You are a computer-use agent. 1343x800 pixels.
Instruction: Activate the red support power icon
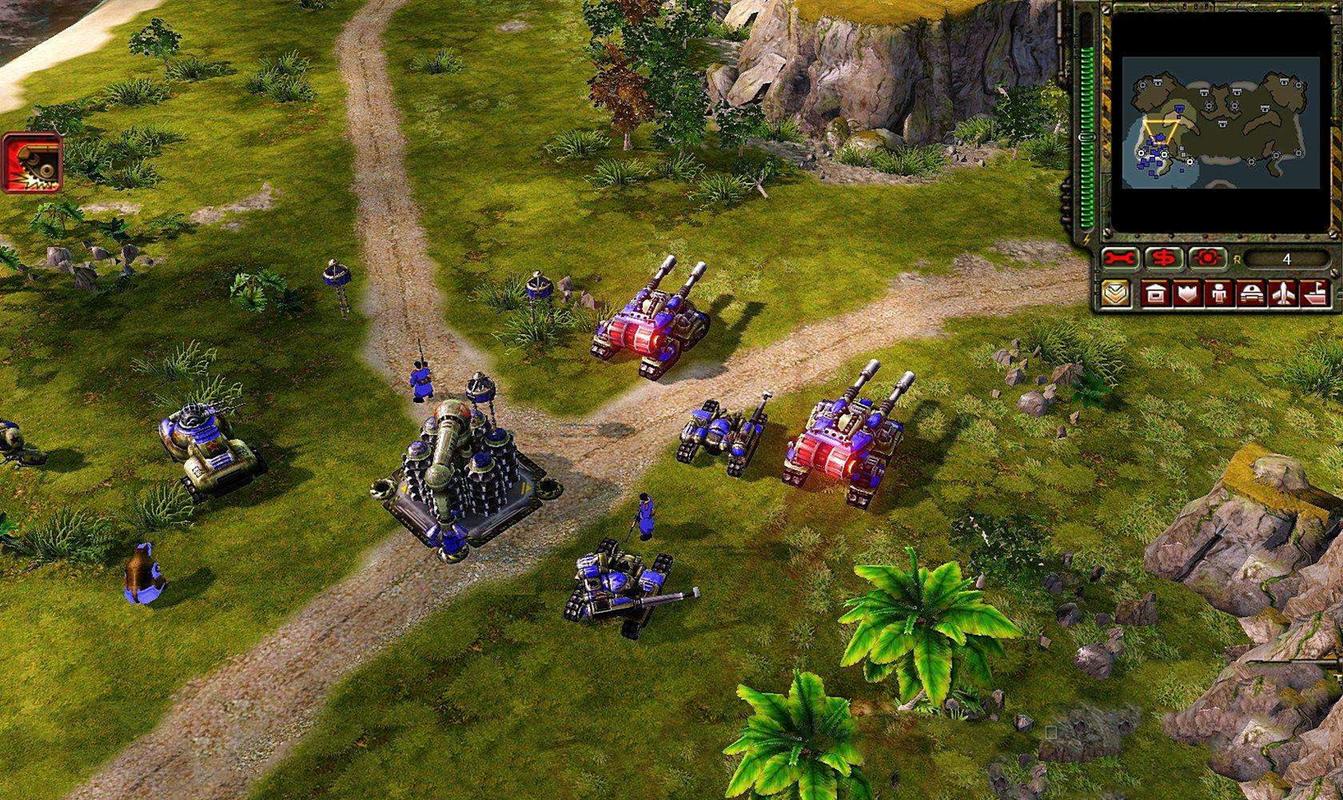32,162
